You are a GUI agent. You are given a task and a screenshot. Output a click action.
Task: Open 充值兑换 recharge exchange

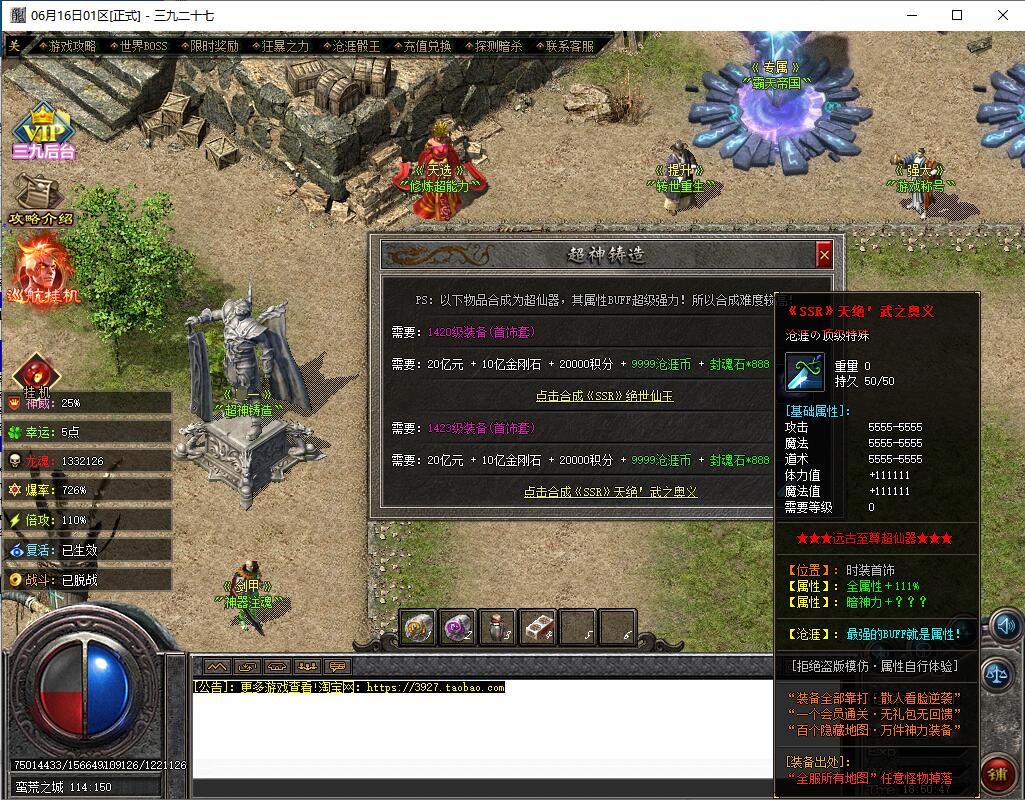click(427, 46)
